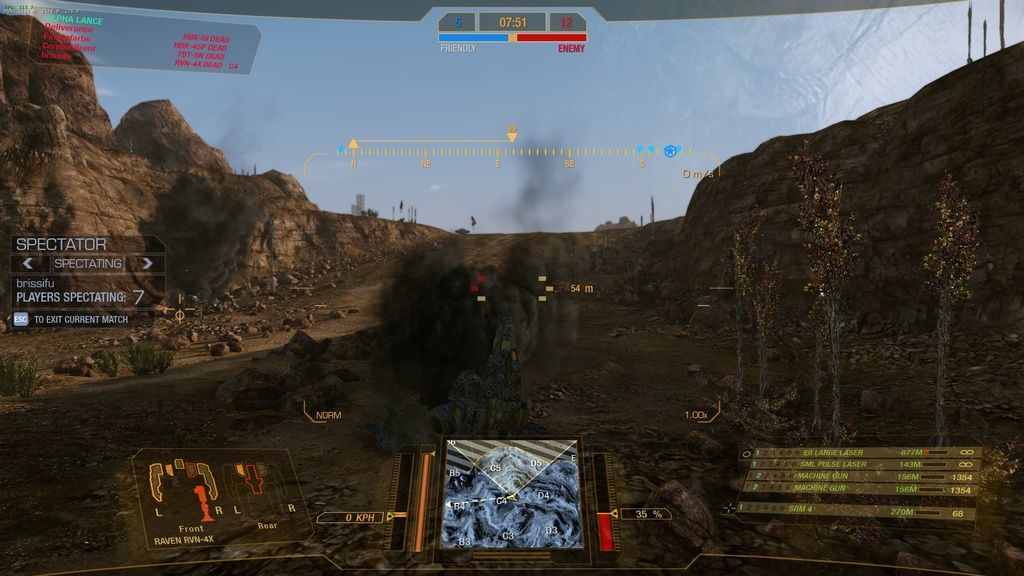Click the NORM vision mode indicator
Image resolution: width=1024 pixels, height=576 pixels.
[x=328, y=415]
